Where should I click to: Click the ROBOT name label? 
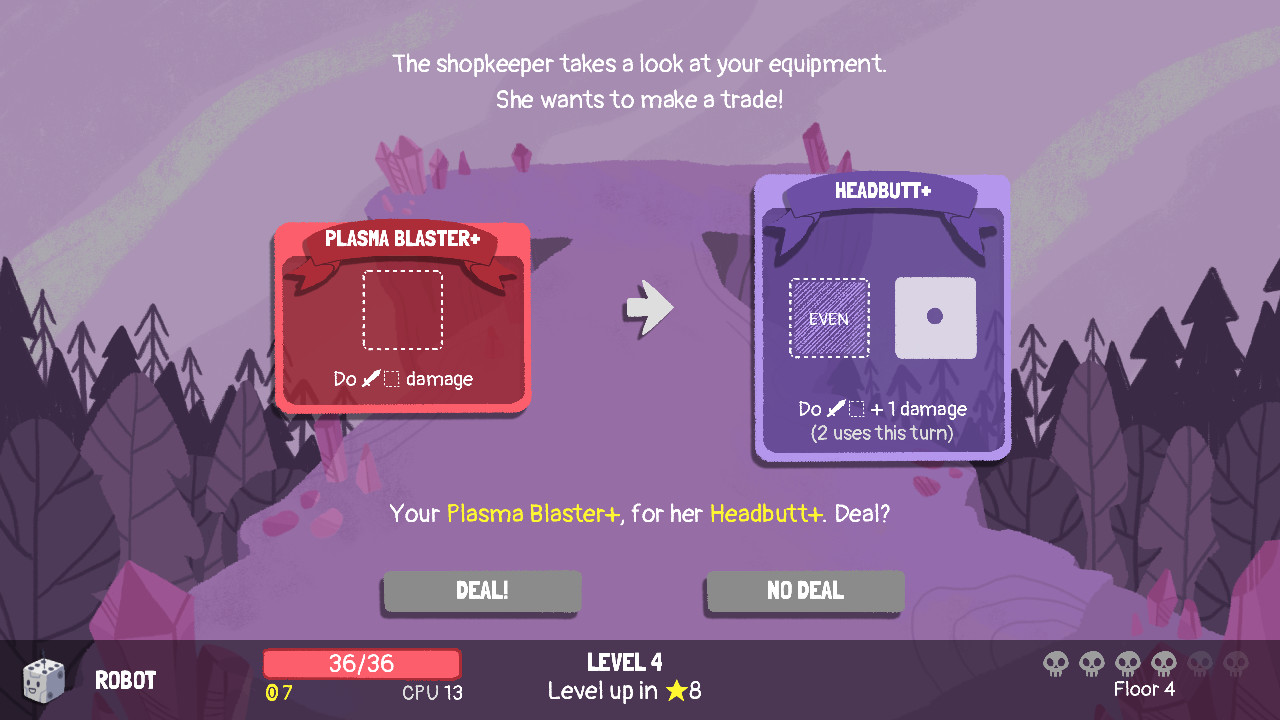126,680
